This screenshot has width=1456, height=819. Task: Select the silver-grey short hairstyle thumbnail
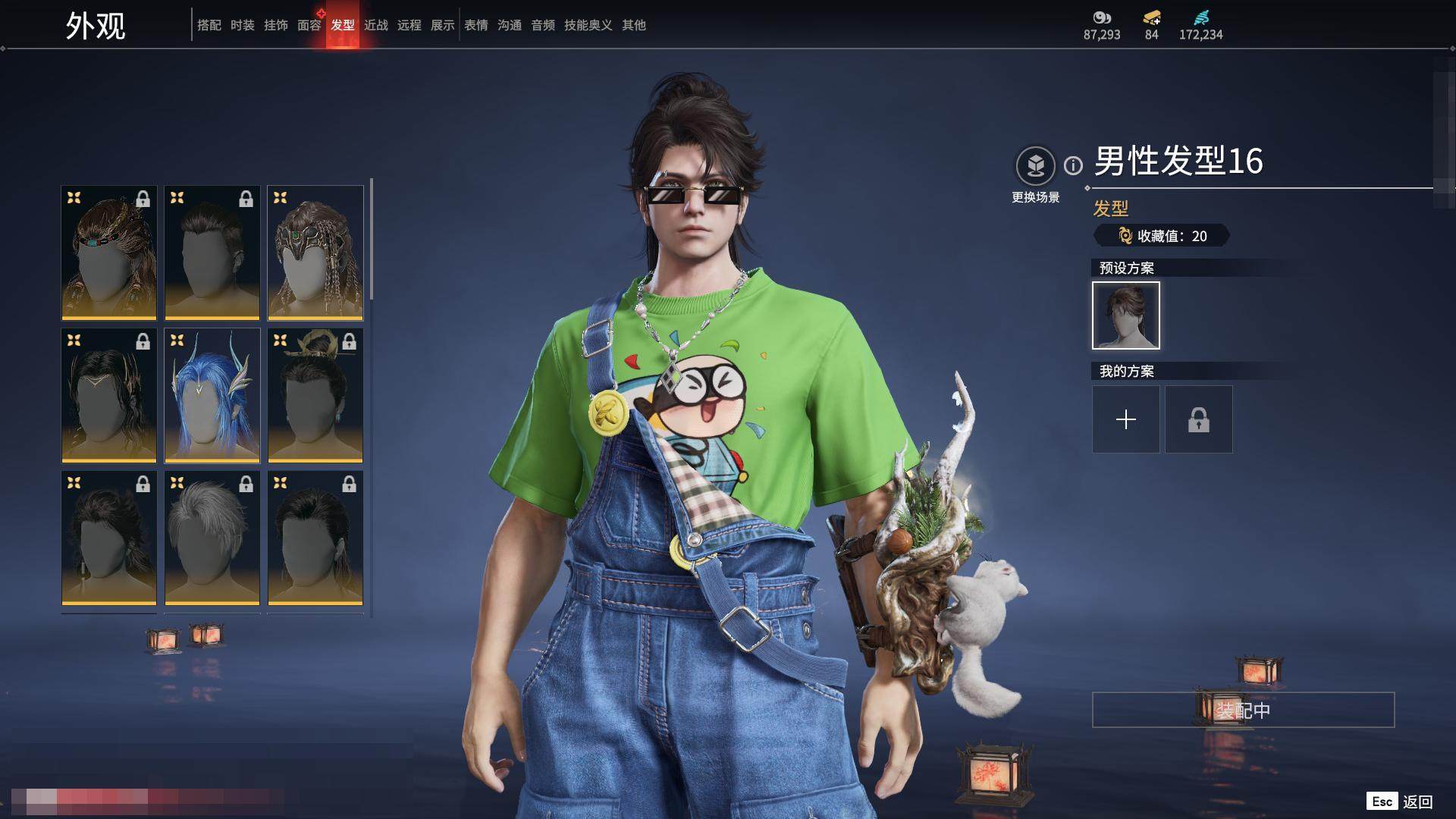coord(212,538)
